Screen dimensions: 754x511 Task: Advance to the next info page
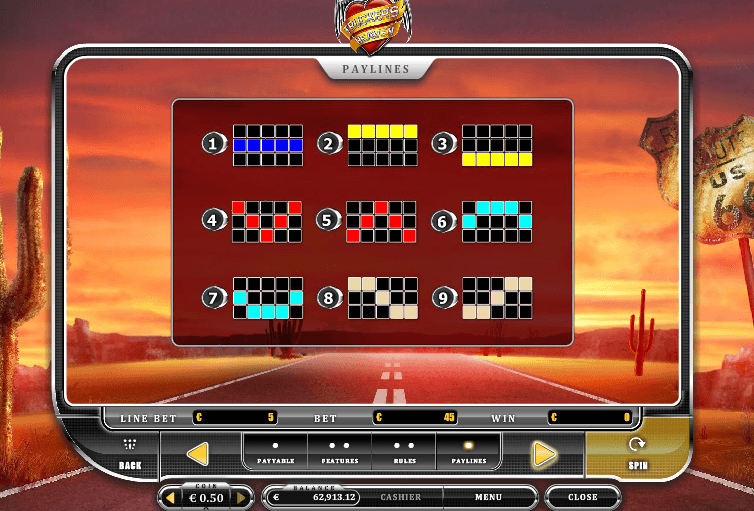tap(544, 454)
